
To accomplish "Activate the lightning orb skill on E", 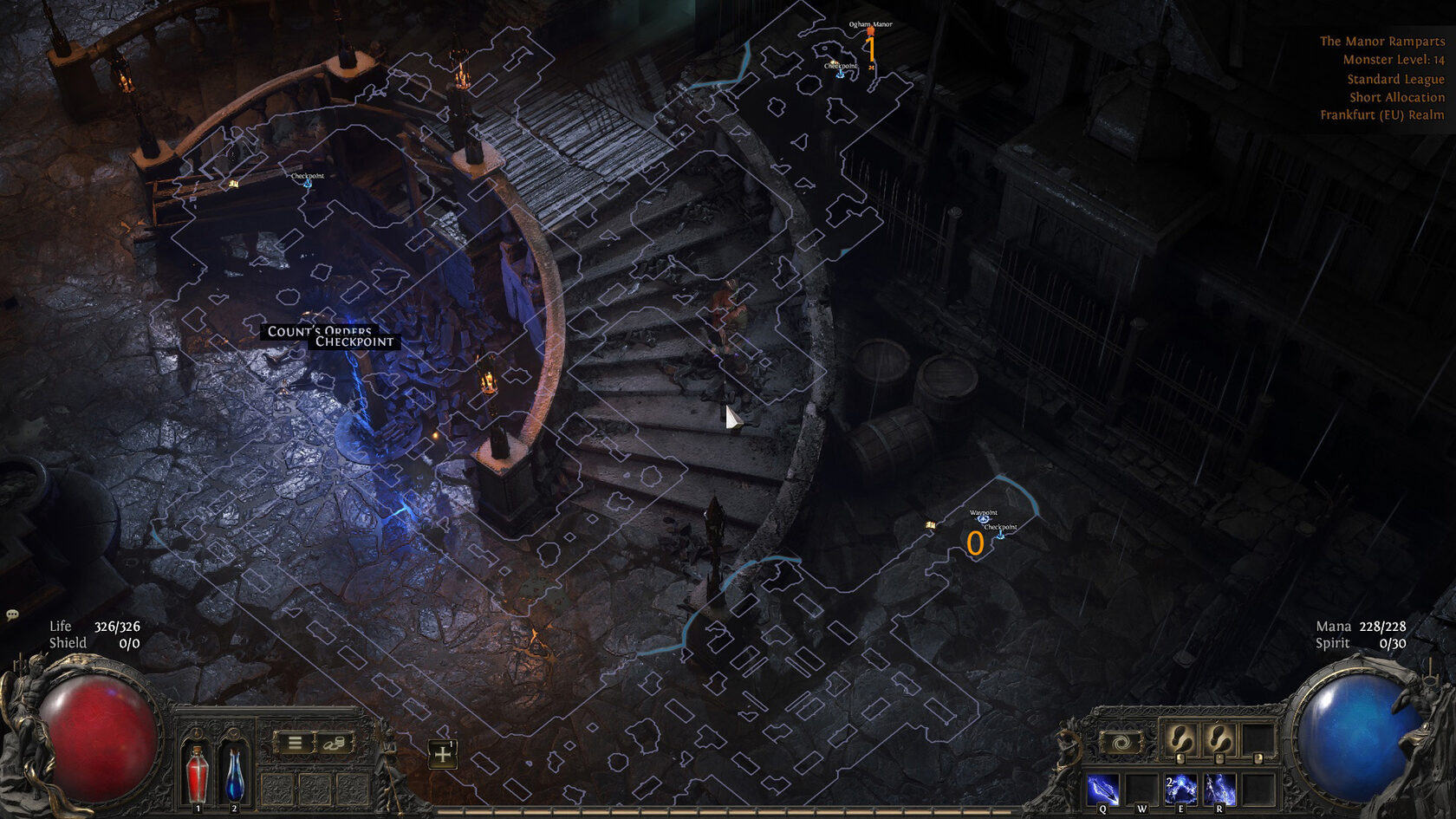I will pos(1180,790).
